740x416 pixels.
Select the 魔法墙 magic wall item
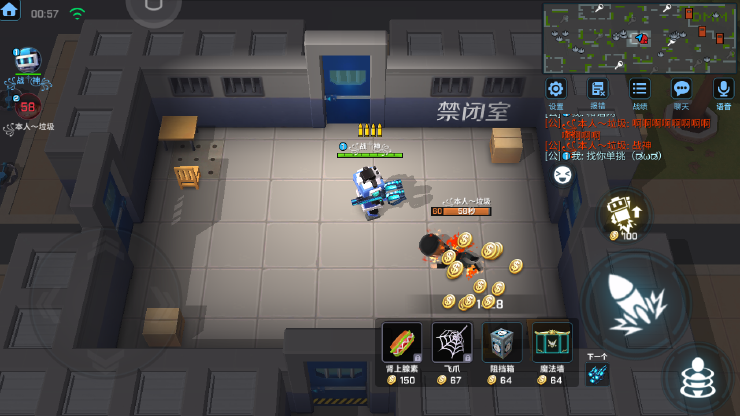[552, 347]
